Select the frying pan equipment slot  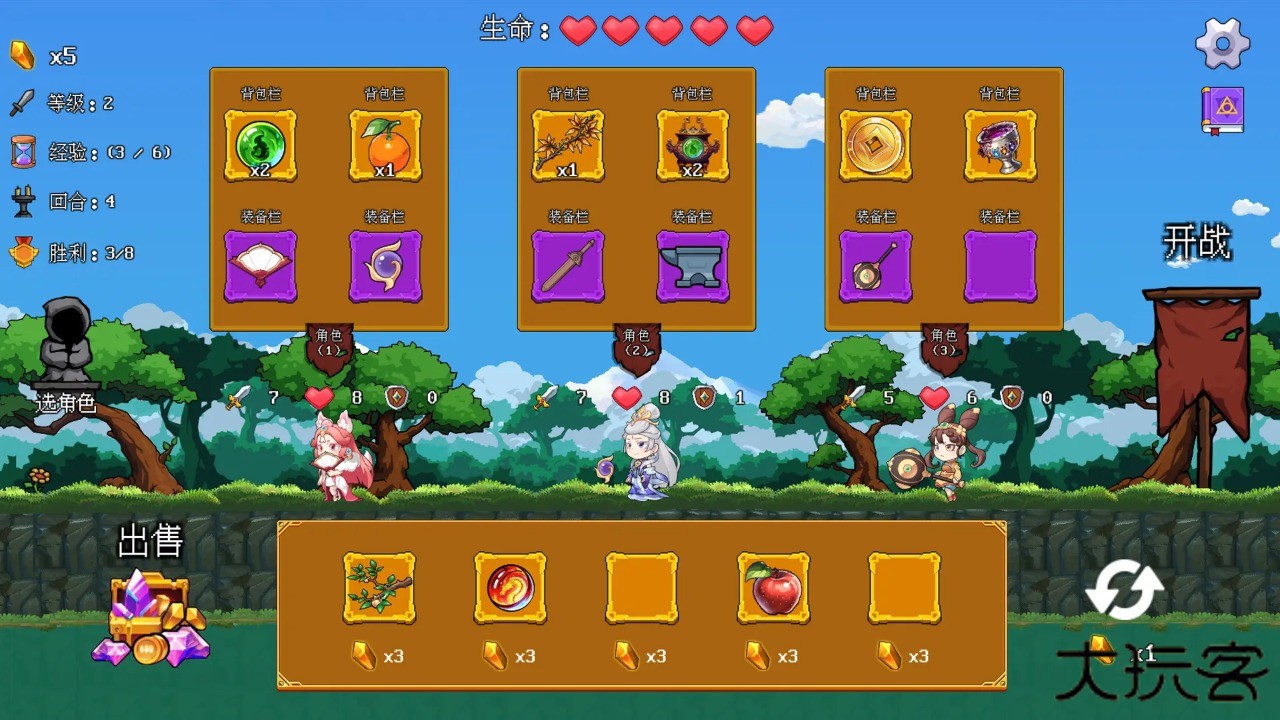point(875,266)
